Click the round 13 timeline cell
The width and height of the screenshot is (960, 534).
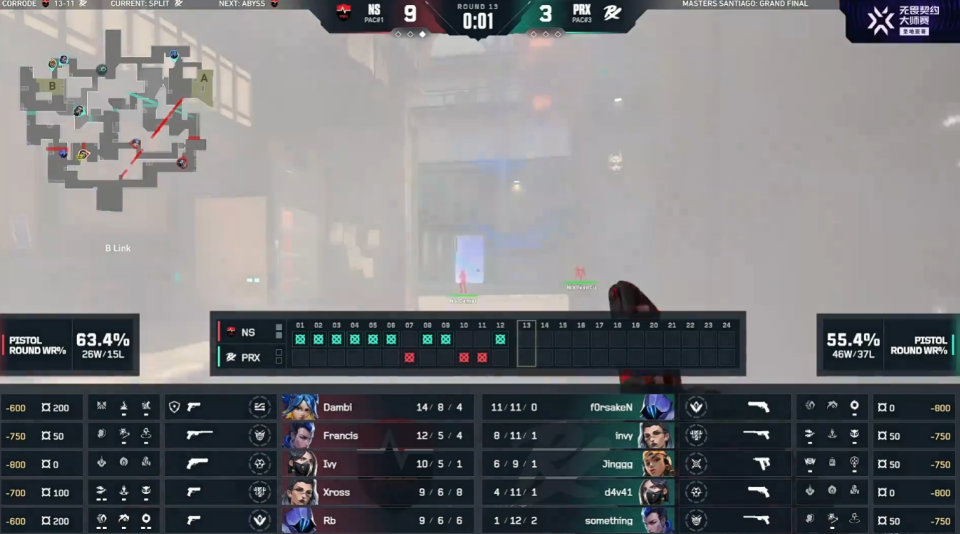(526, 343)
